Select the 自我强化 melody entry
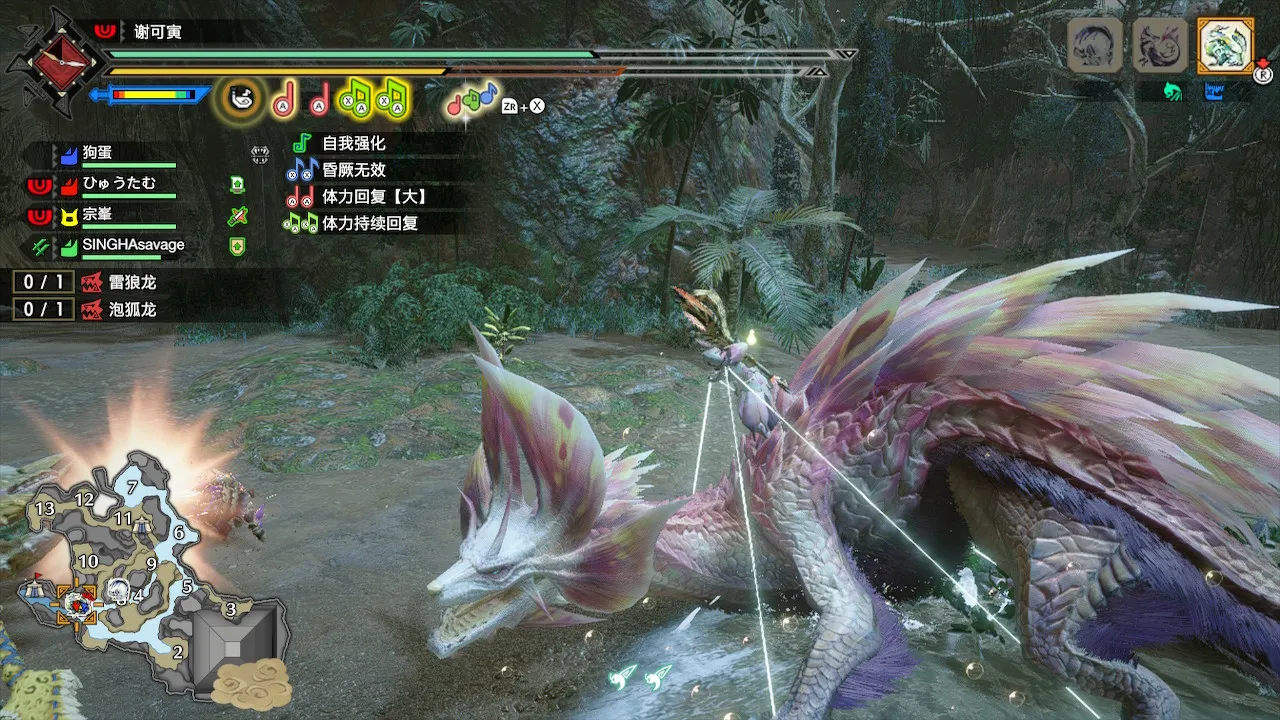Viewport: 1280px width, 720px height. coord(353,143)
